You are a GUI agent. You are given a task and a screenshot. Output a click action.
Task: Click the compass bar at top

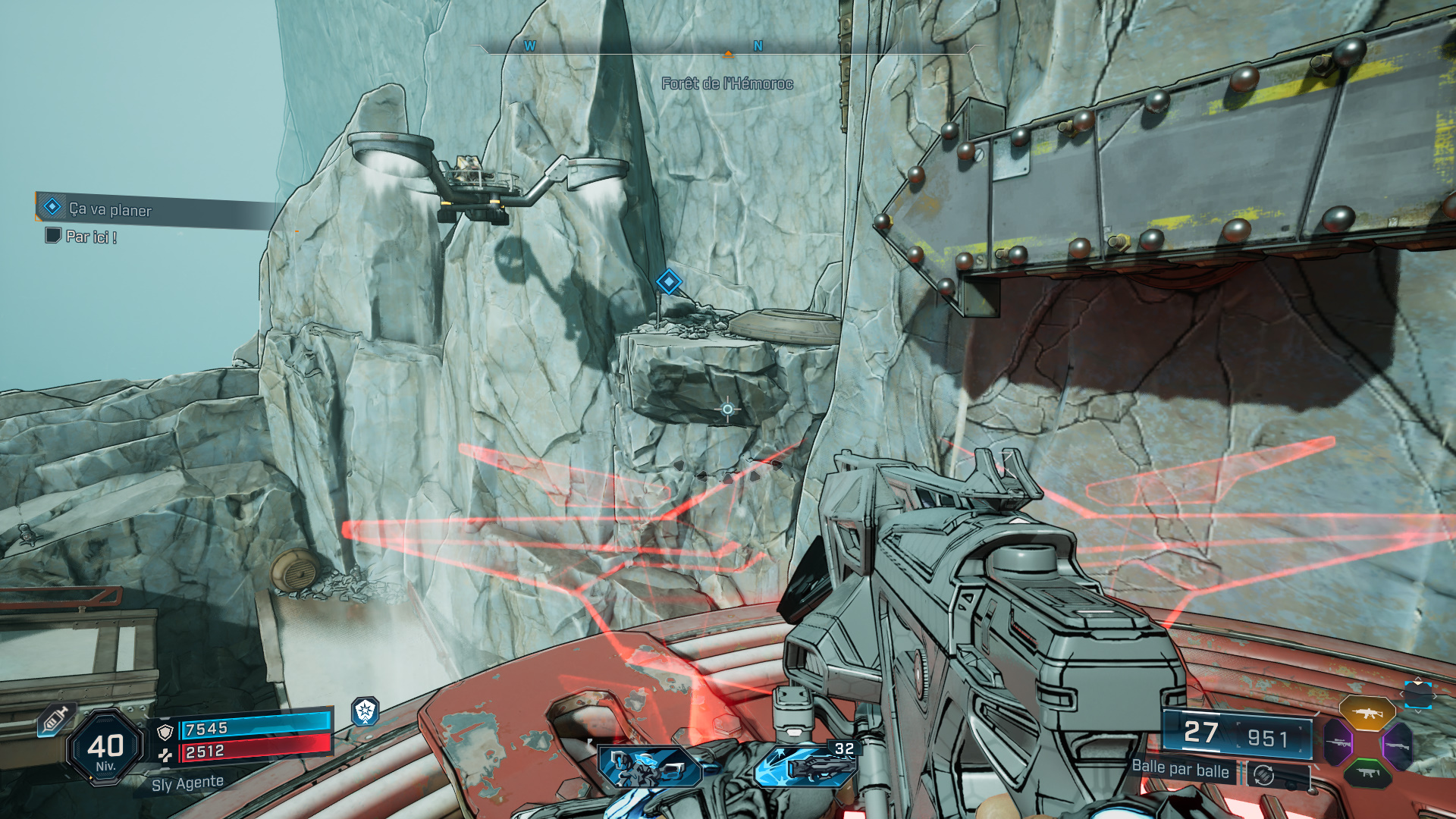tap(726, 47)
